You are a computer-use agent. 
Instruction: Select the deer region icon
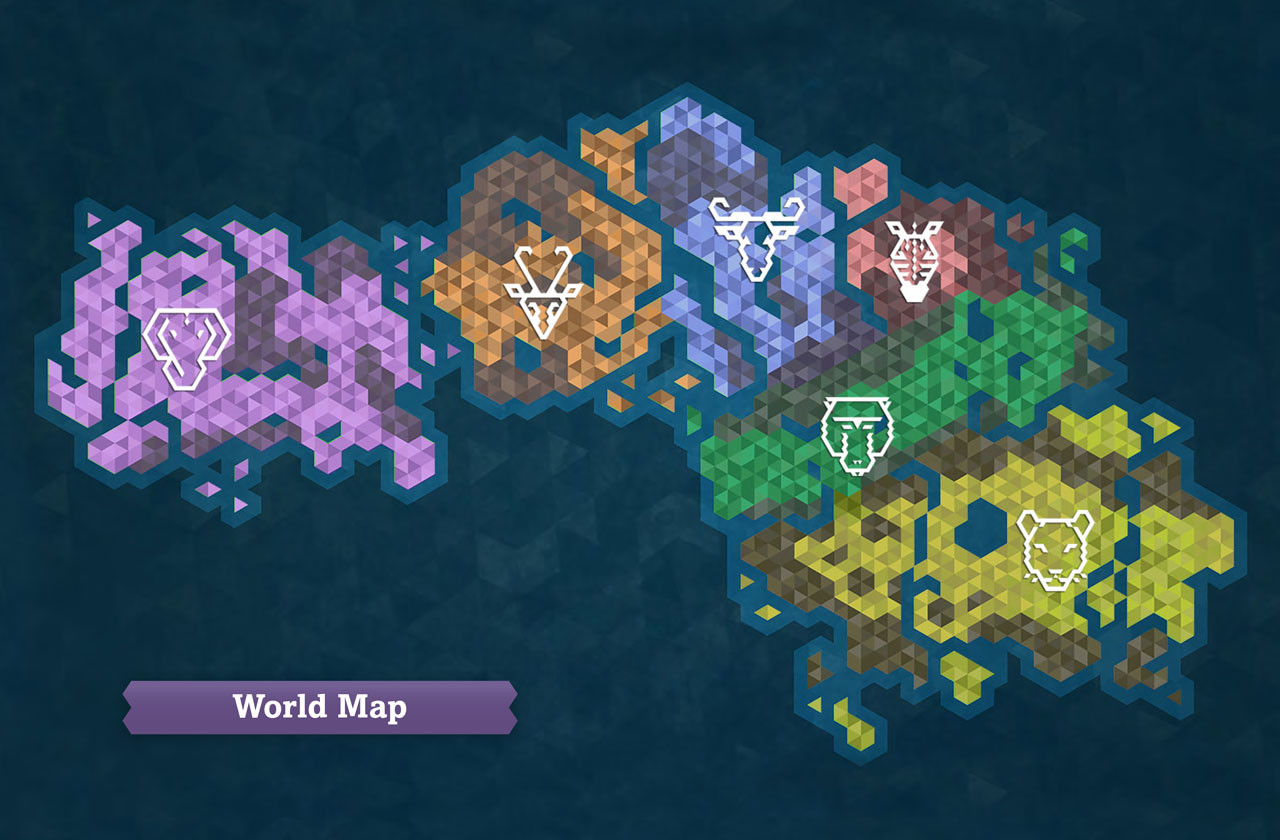(543, 290)
